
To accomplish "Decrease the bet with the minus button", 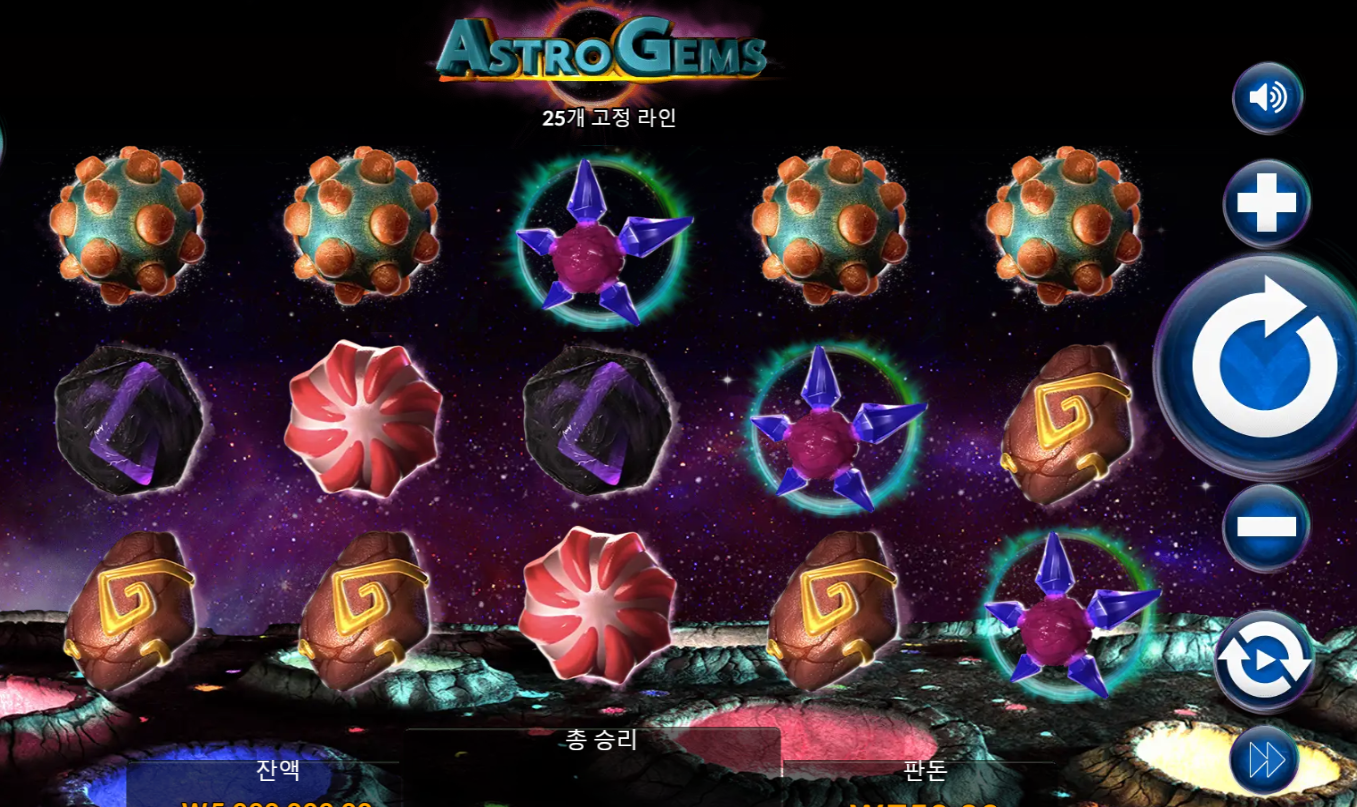I will pyautogui.click(x=1266, y=526).
